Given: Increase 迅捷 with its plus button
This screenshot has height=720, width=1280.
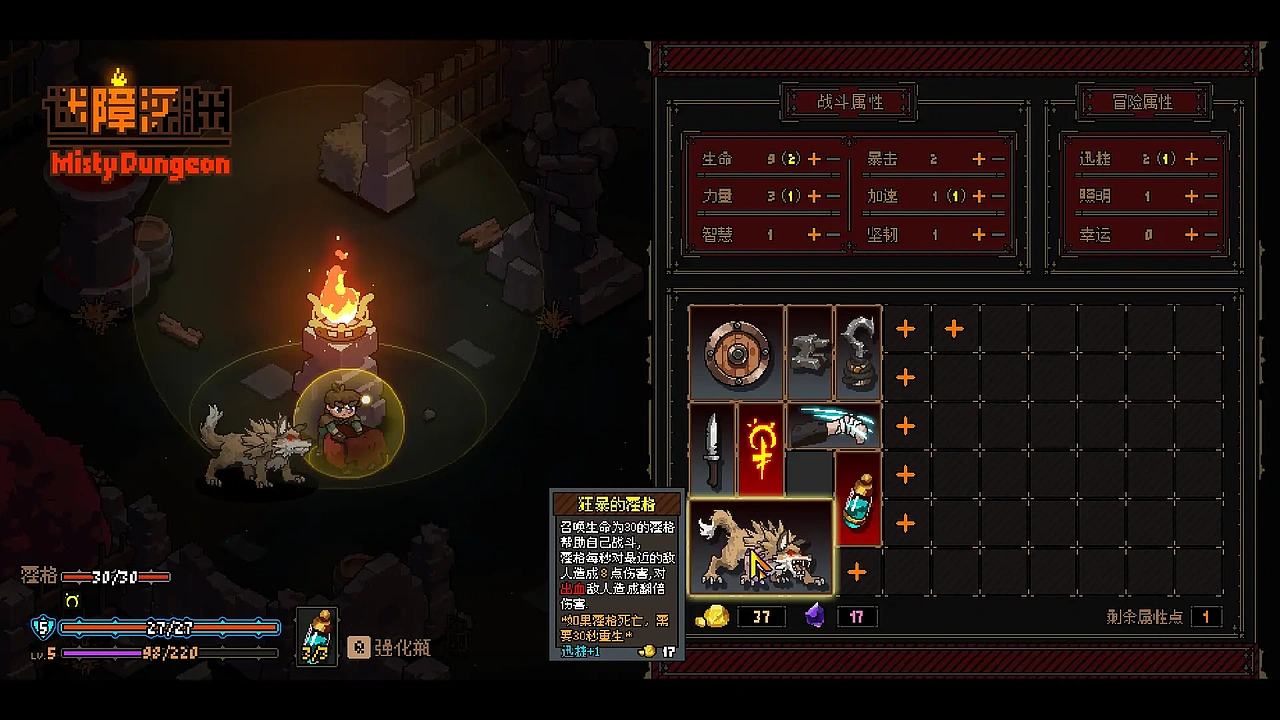Looking at the screenshot, I should [x=1190, y=158].
